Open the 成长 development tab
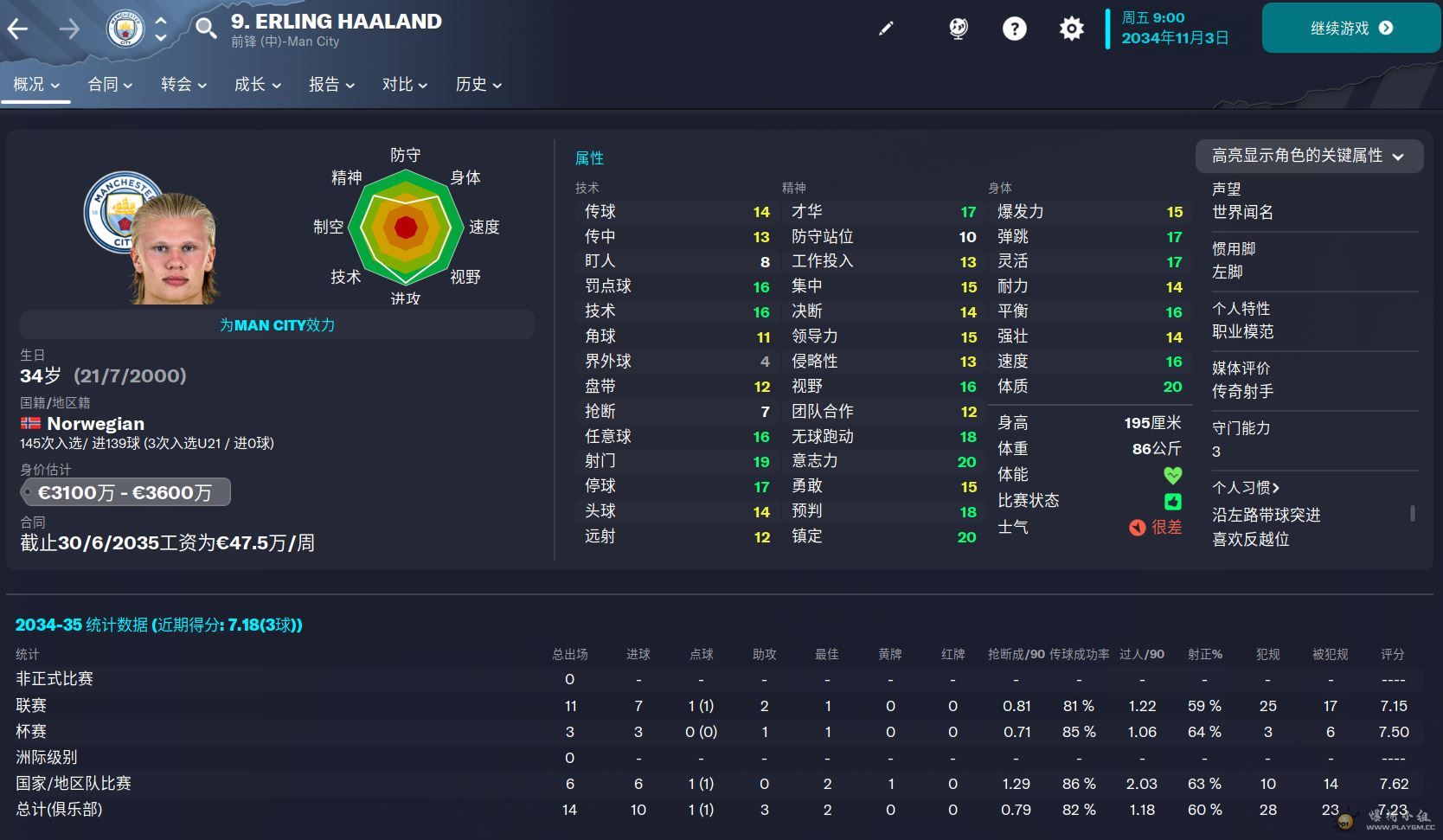1443x840 pixels. tap(257, 85)
